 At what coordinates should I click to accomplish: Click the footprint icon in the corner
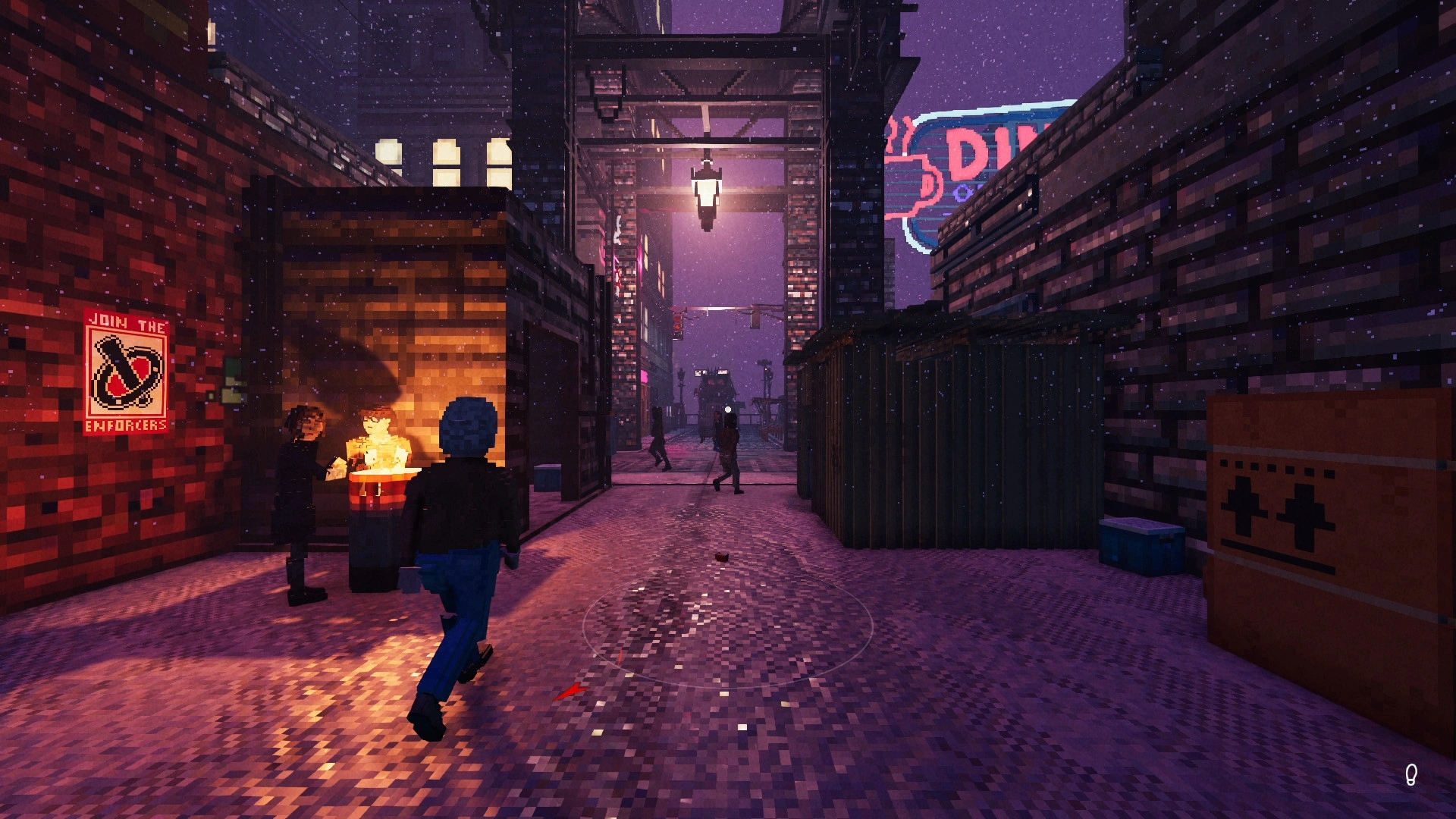1410,774
